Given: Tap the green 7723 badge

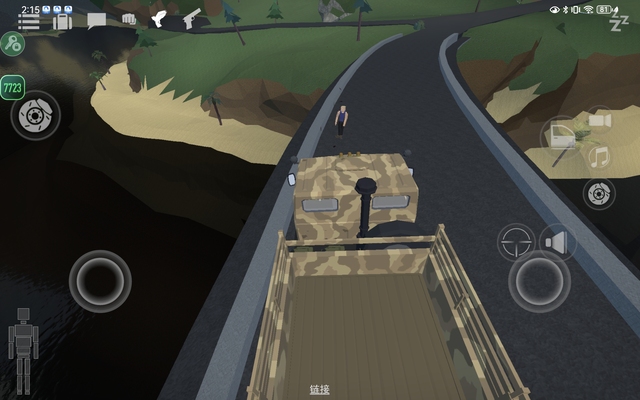Looking at the screenshot, I should tap(13, 88).
